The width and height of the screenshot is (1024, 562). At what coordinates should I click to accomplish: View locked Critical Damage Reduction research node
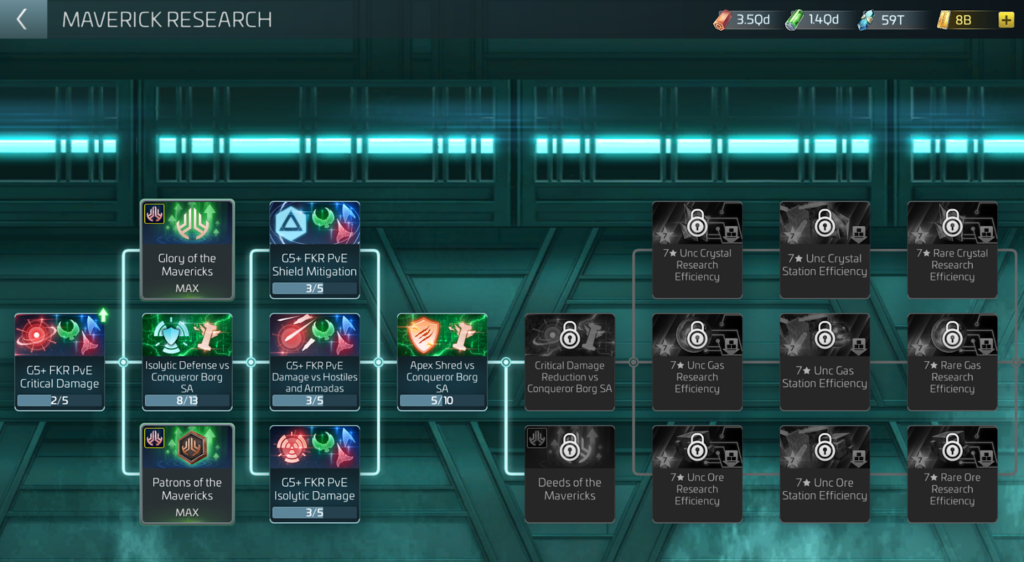click(x=570, y=361)
